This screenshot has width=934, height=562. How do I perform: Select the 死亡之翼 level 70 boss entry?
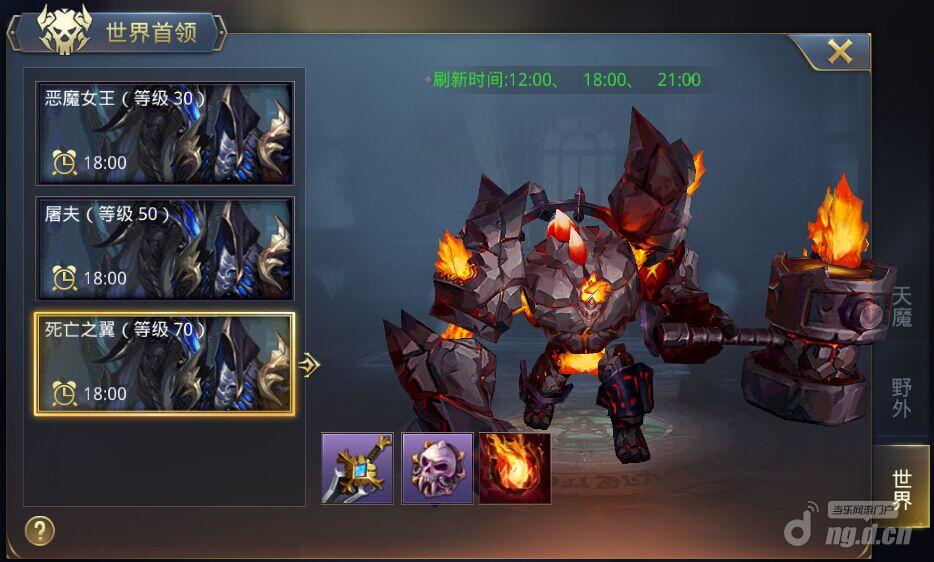(x=165, y=364)
